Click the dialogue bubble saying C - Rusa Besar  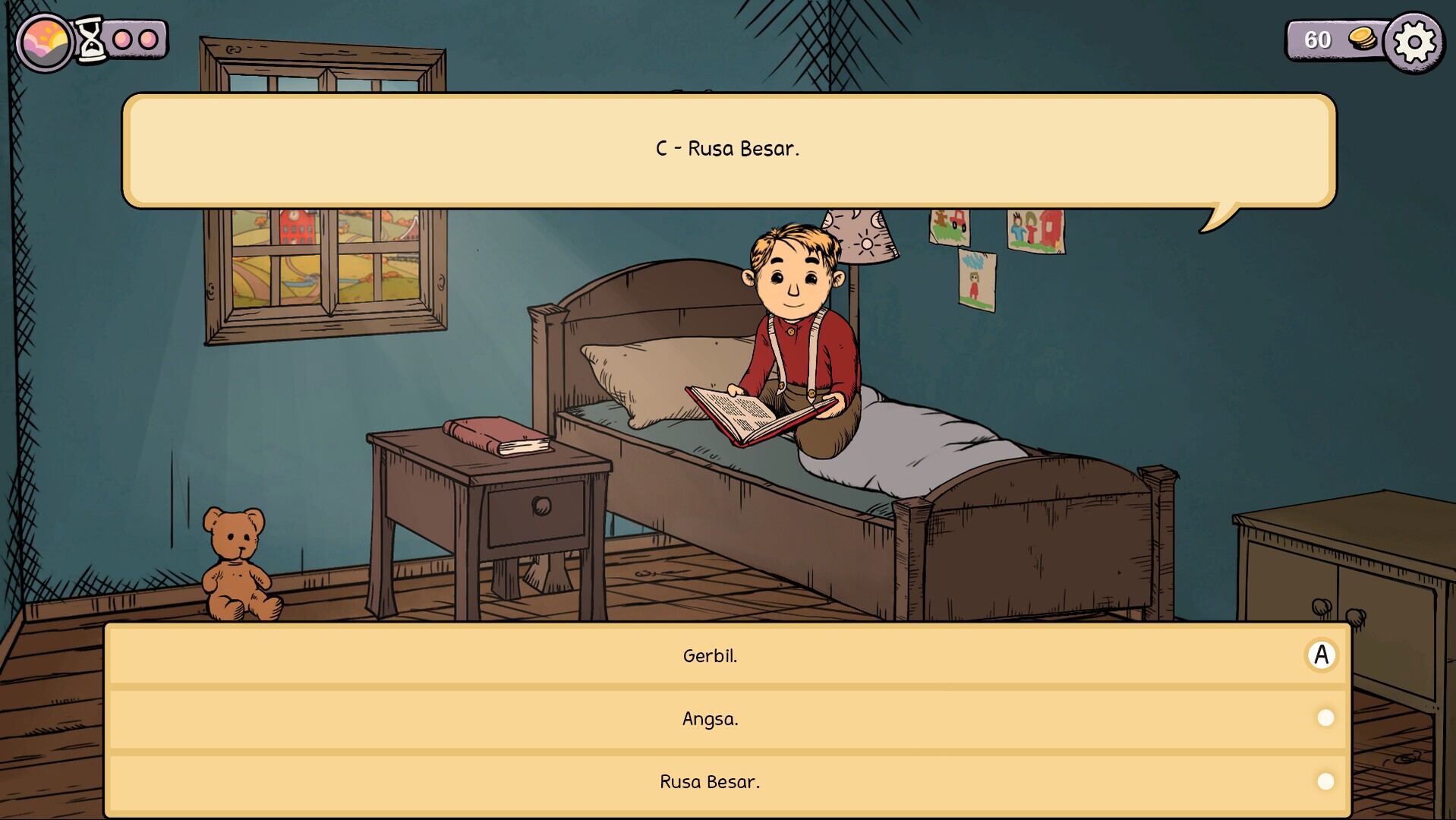(727, 150)
